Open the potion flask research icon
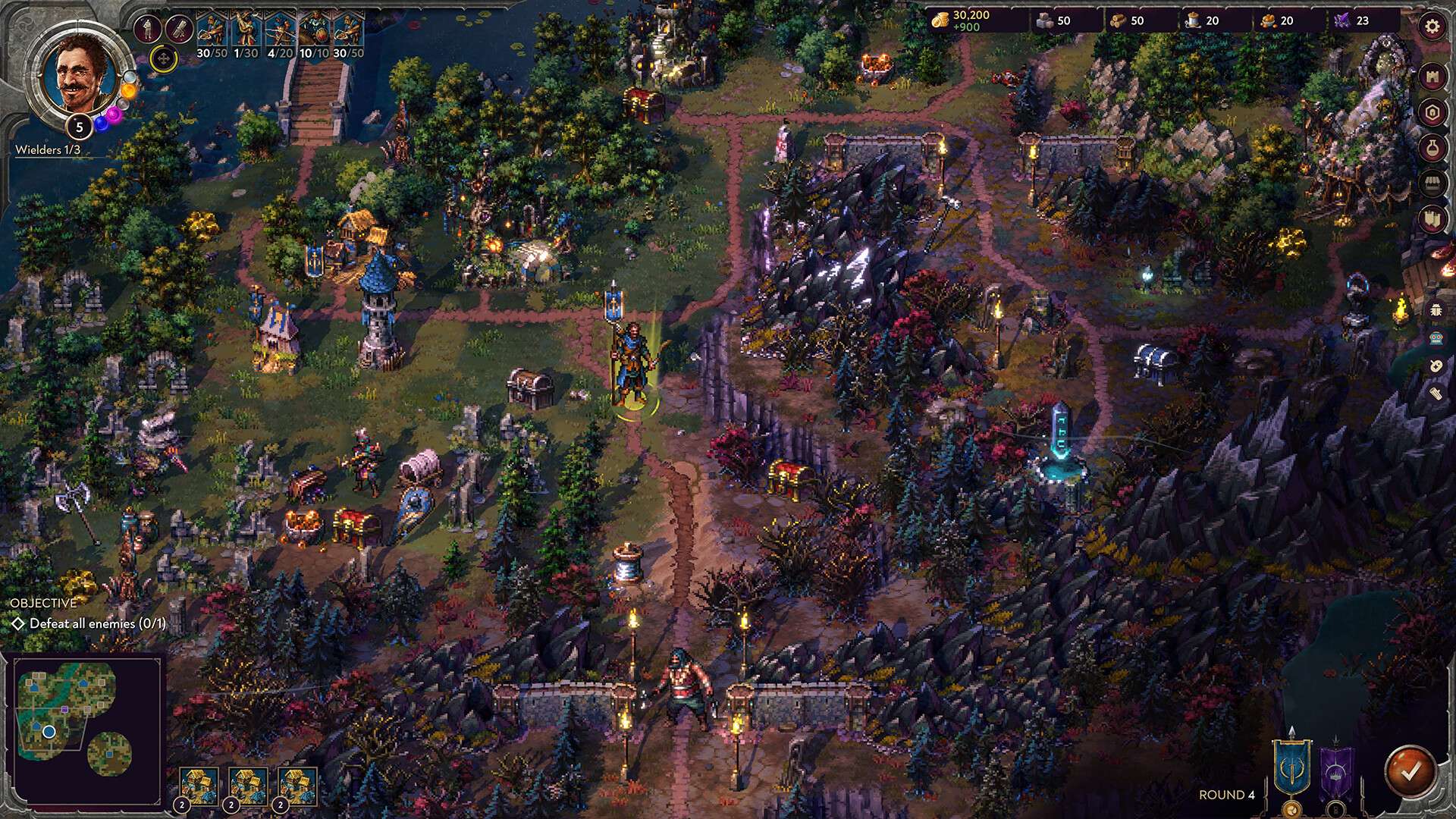 click(x=1432, y=148)
